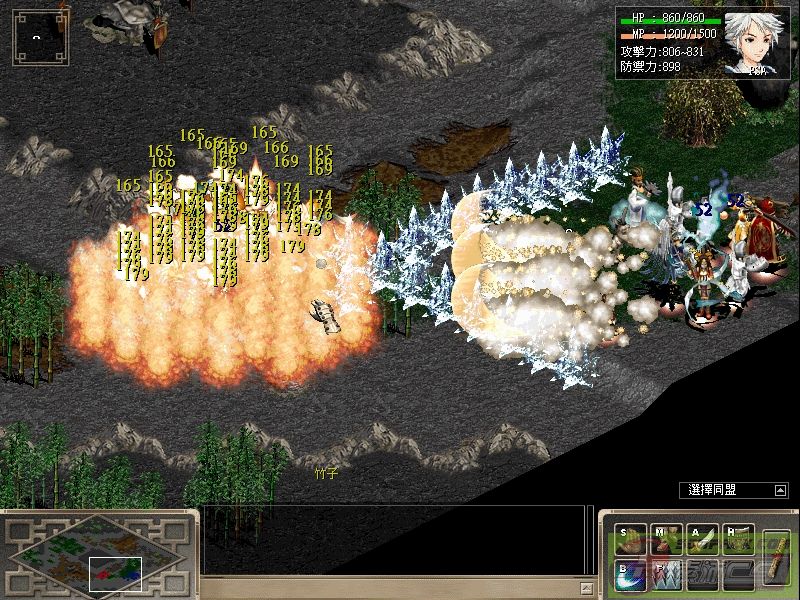
Task: Select the H shield hold command
Action: click(x=738, y=539)
